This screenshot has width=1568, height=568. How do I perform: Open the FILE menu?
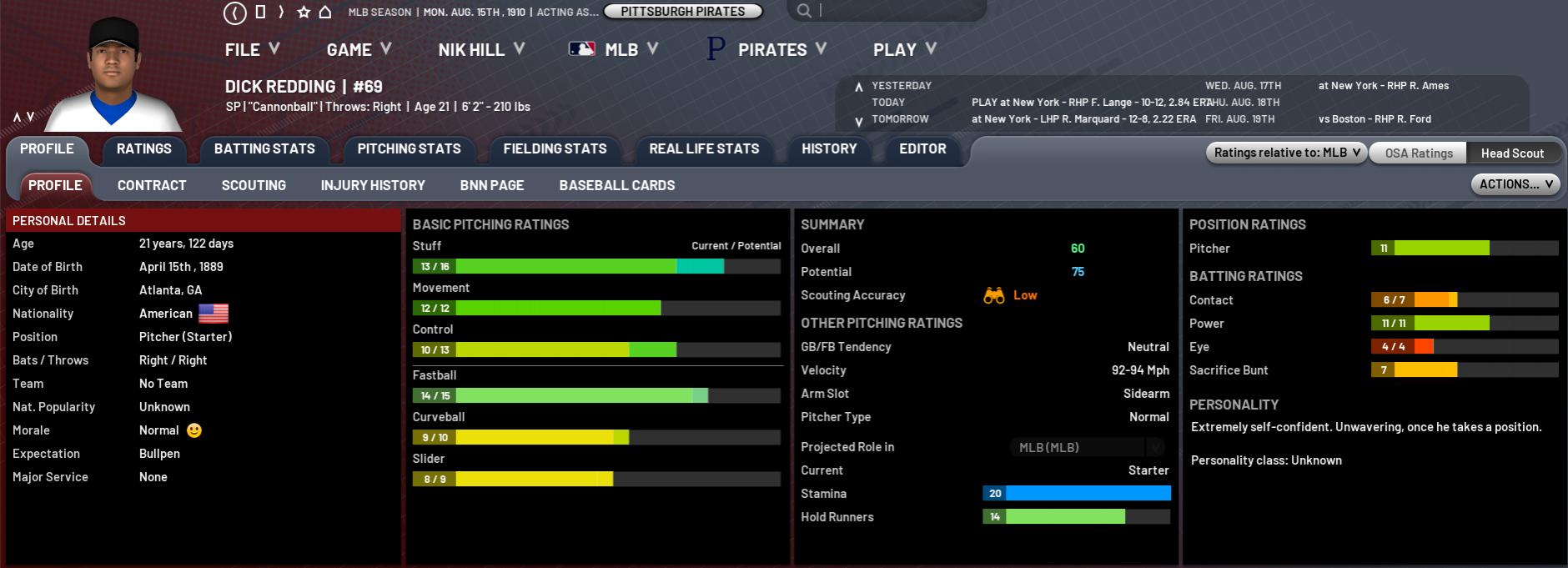coord(252,50)
